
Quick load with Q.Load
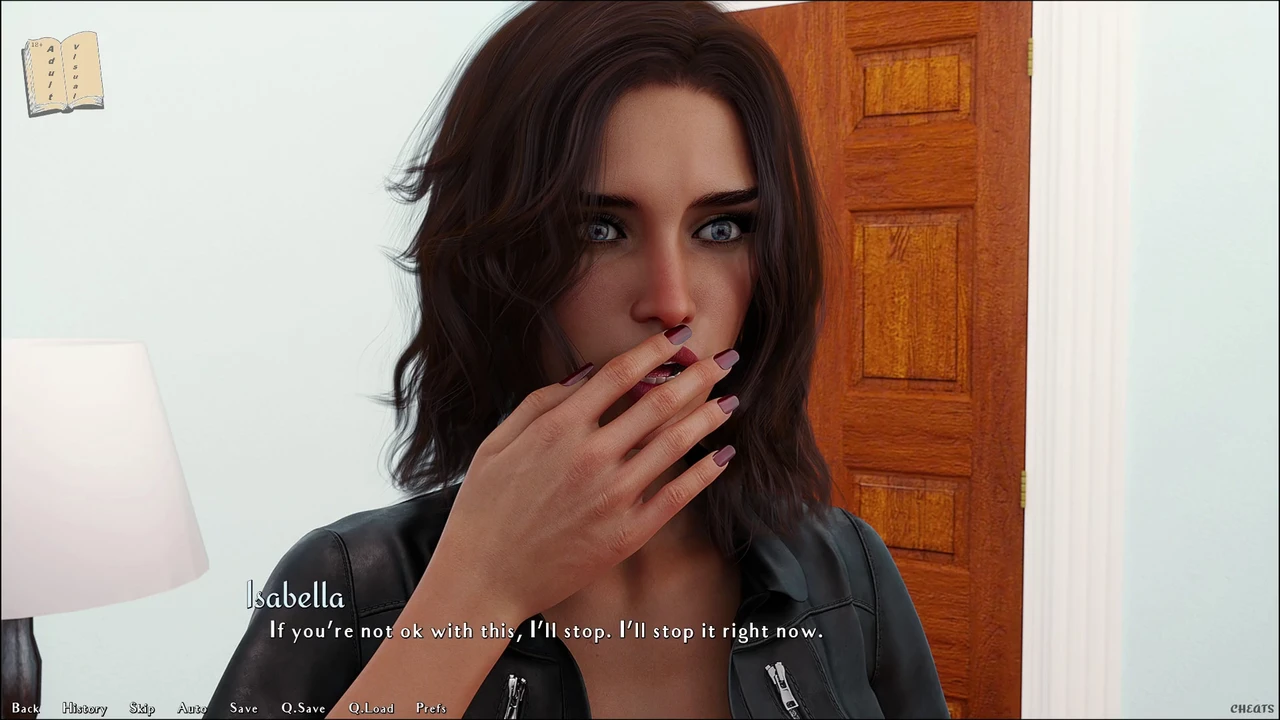pos(371,708)
